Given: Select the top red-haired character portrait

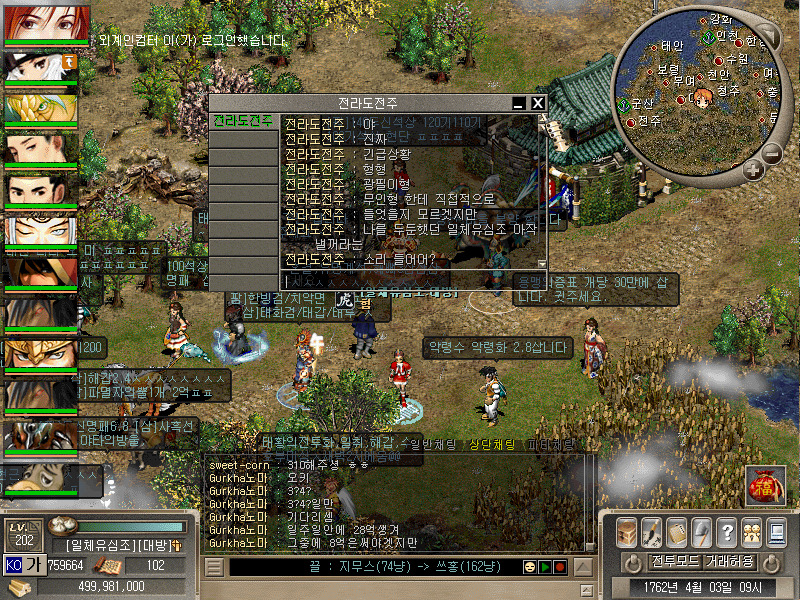Looking at the screenshot, I should pos(47,24).
